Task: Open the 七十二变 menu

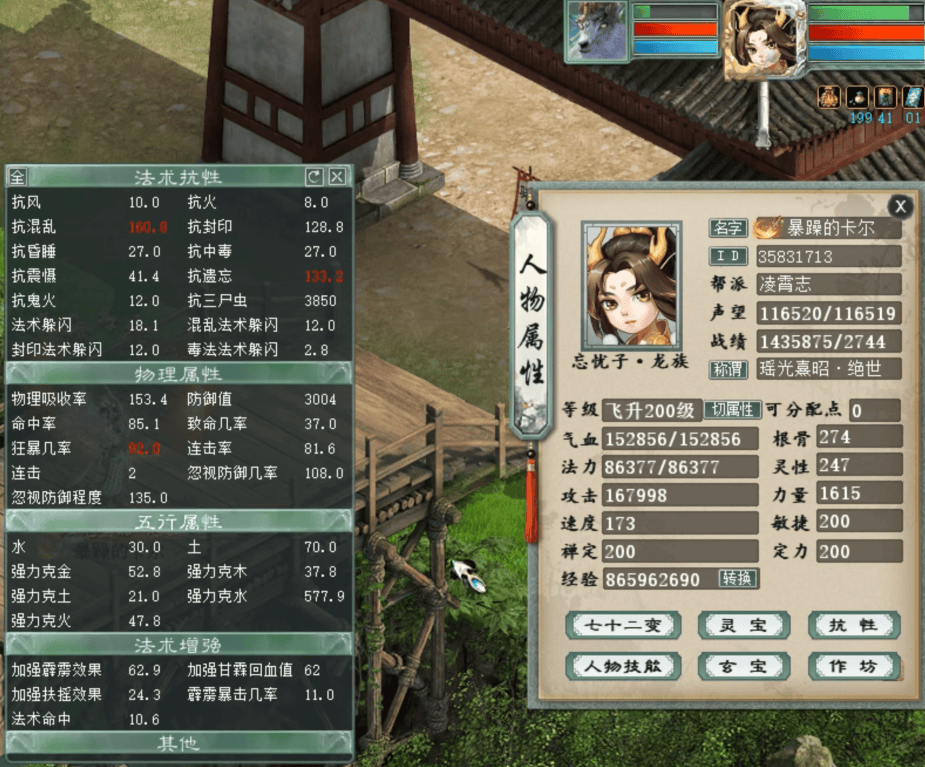Action: [623, 626]
